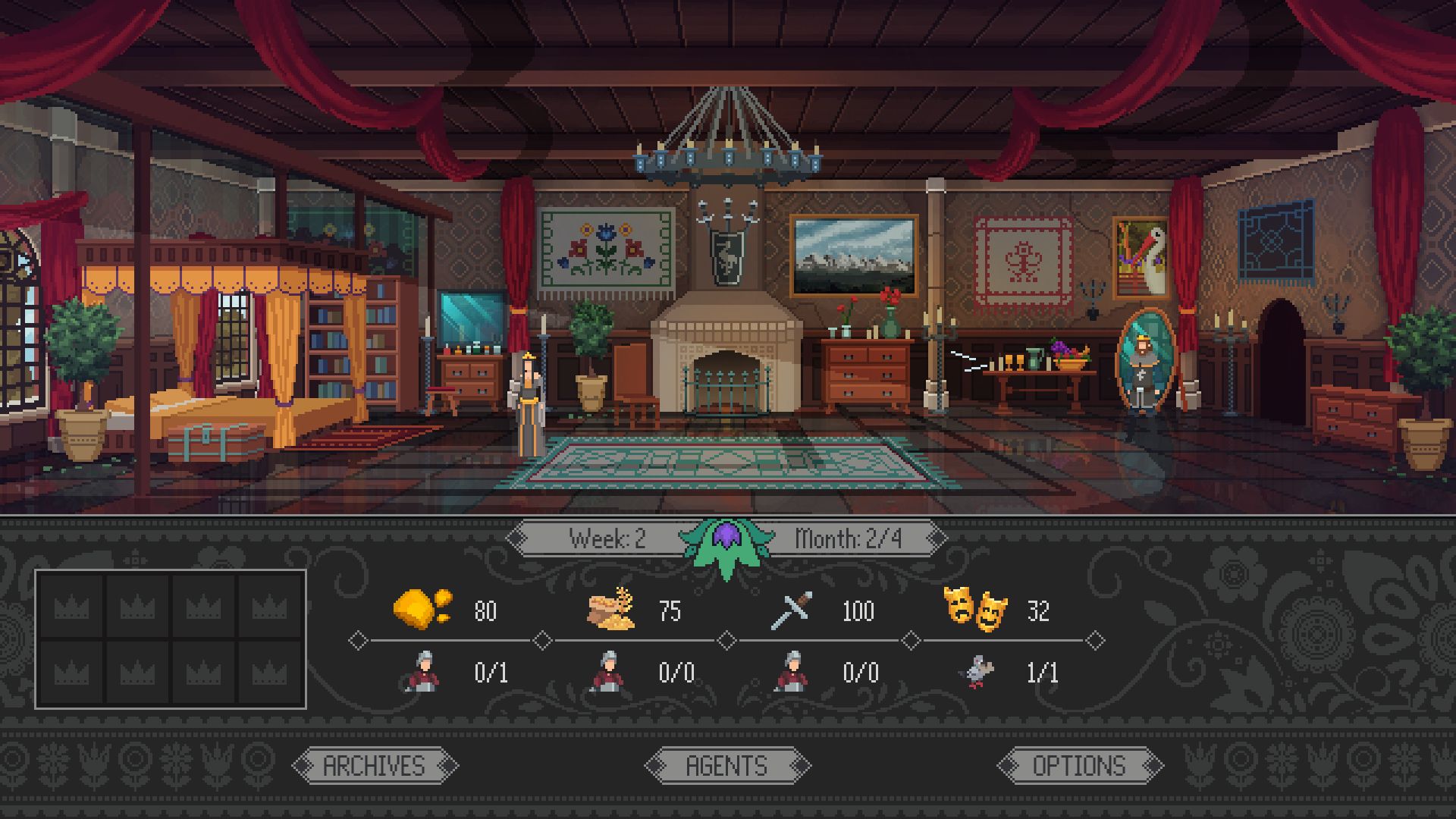Select the sword army icon
This screenshot has height=819, width=1456.
pos(792,610)
